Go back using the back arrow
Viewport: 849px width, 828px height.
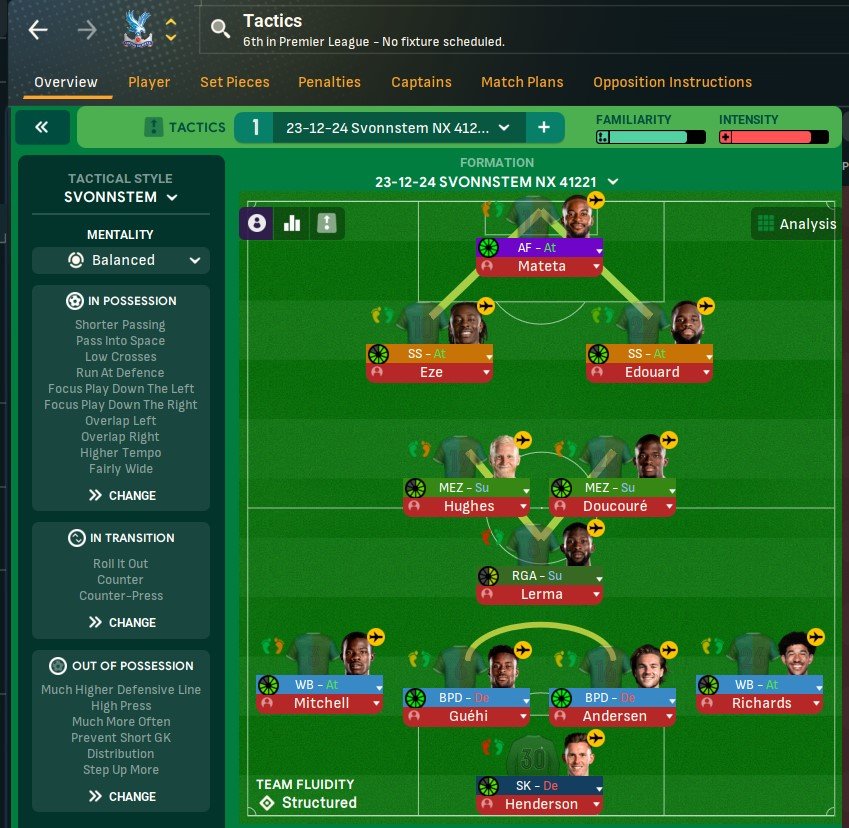(x=38, y=30)
